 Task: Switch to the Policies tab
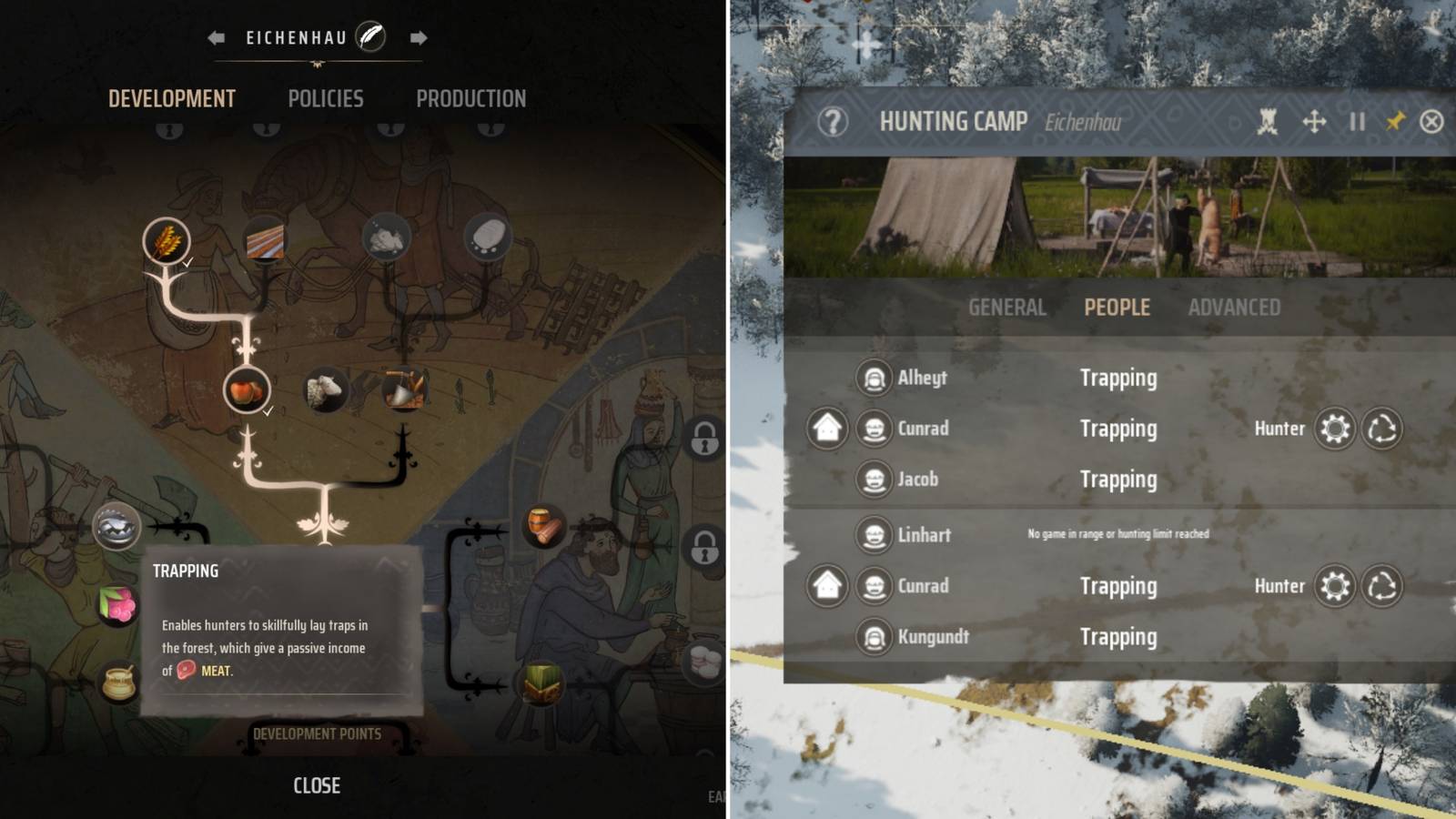click(x=326, y=98)
